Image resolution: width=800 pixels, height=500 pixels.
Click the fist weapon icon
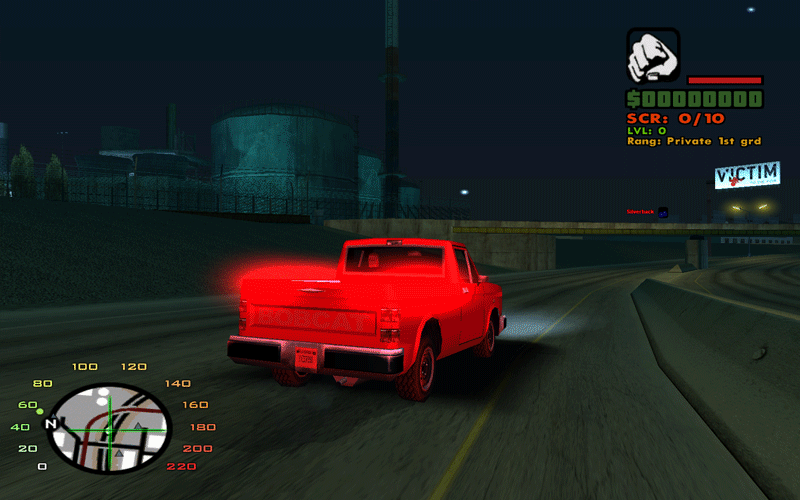click(x=653, y=55)
